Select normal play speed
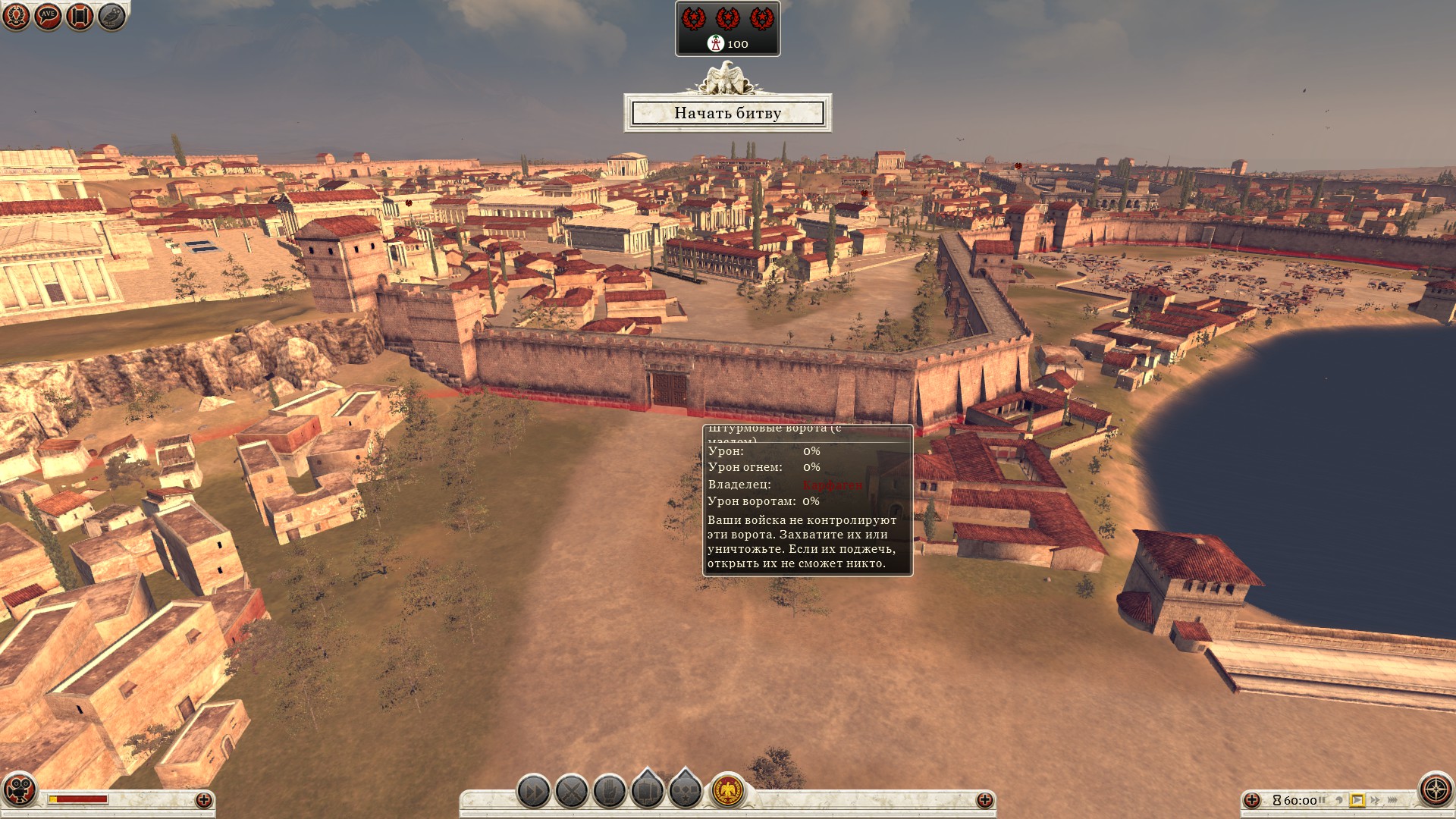The image size is (1456, 819). 1357,800
